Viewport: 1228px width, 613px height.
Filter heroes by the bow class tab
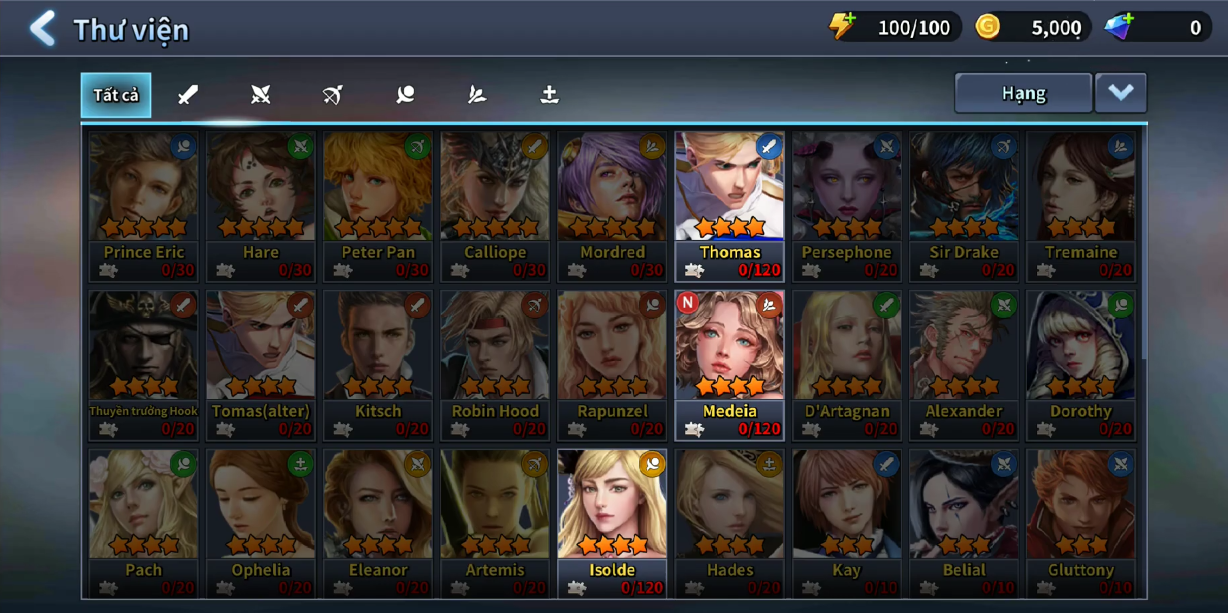333,95
